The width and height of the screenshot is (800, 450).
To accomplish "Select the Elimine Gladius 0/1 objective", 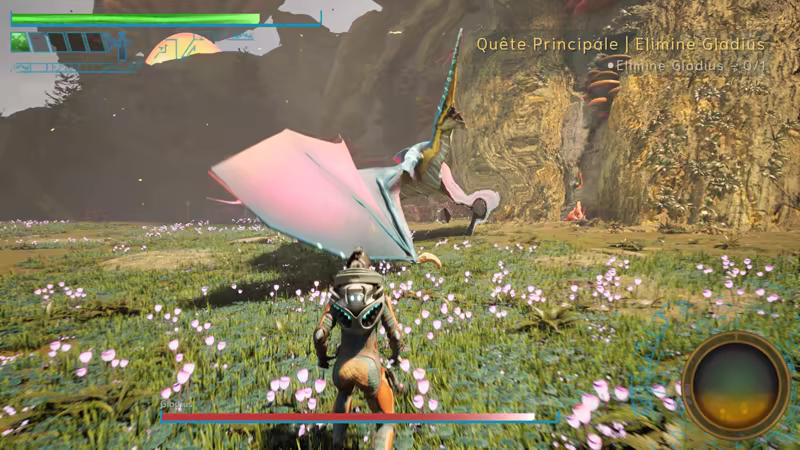I will click(x=690, y=66).
